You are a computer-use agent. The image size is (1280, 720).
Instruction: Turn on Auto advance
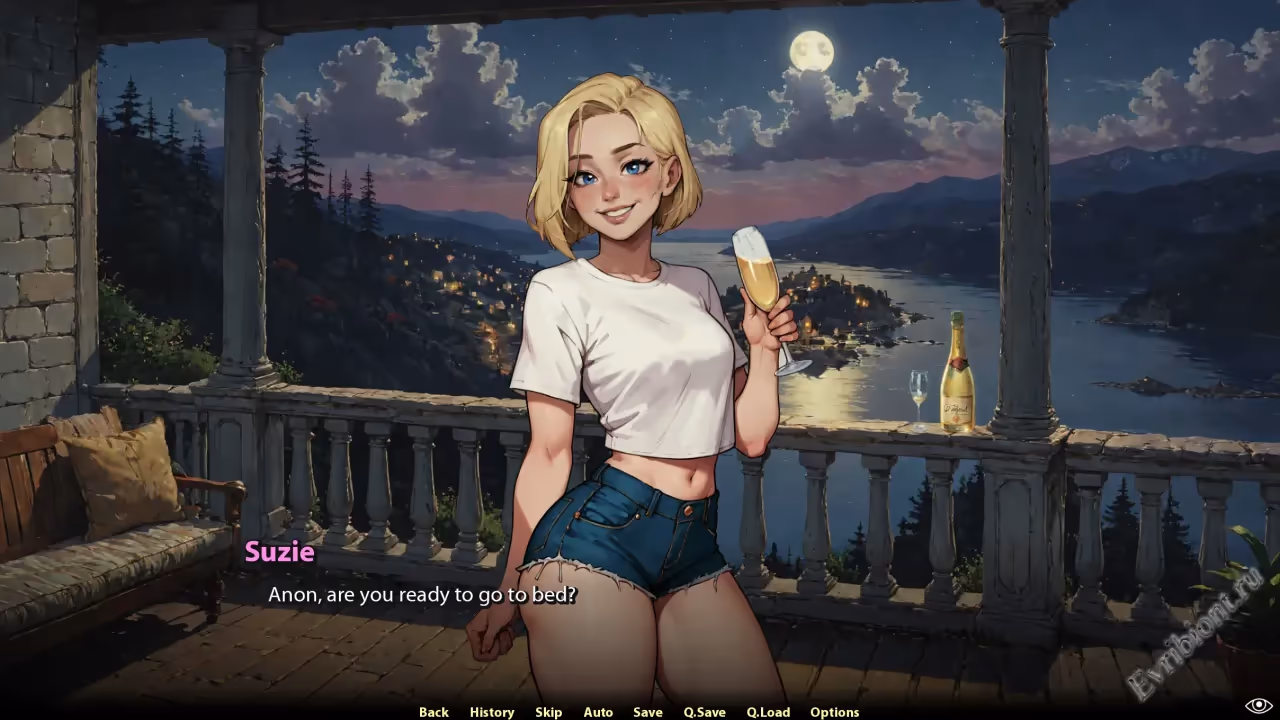coord(598,712)
